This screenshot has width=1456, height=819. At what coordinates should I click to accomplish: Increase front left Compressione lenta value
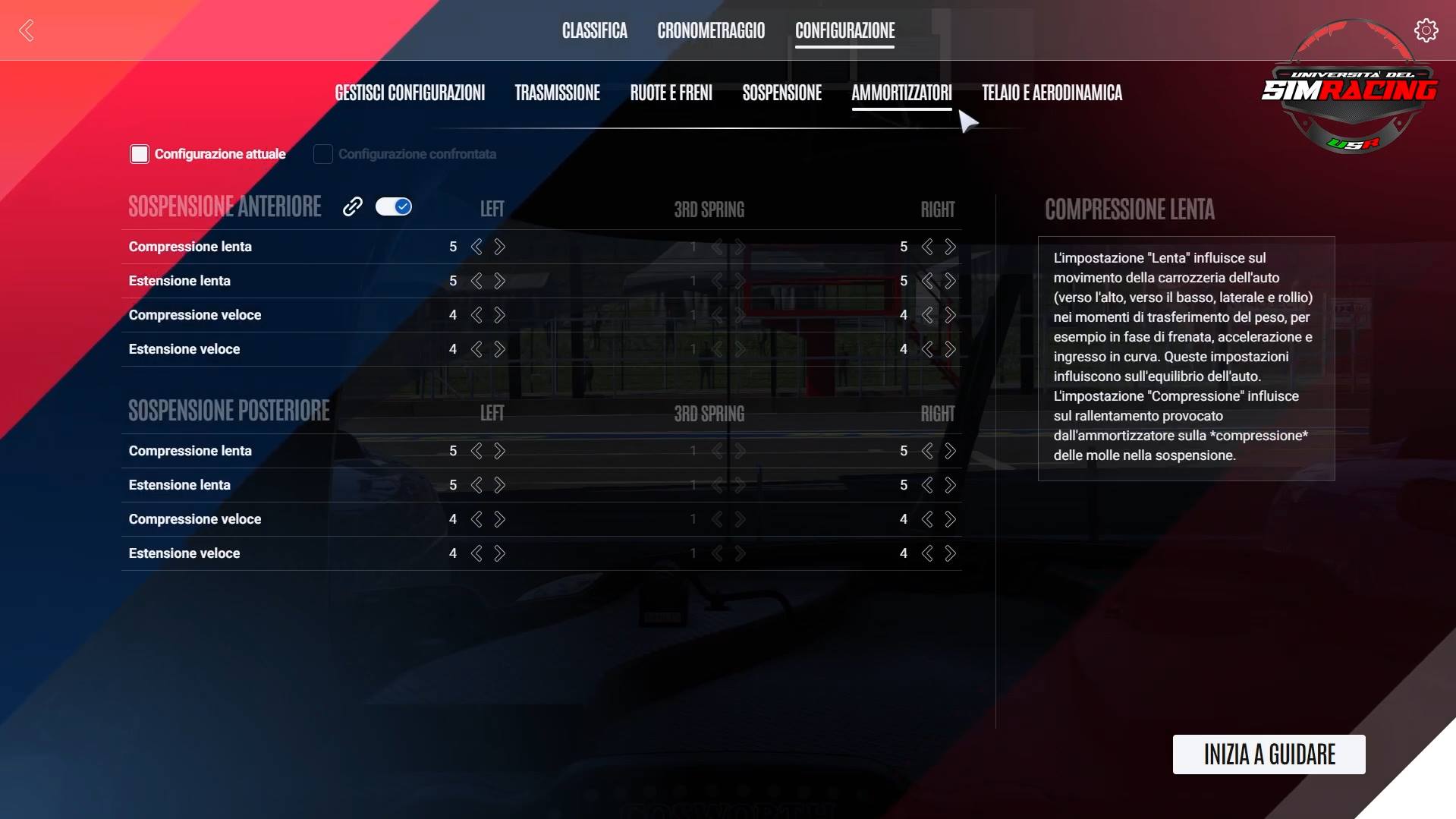[x=500, y=247]
